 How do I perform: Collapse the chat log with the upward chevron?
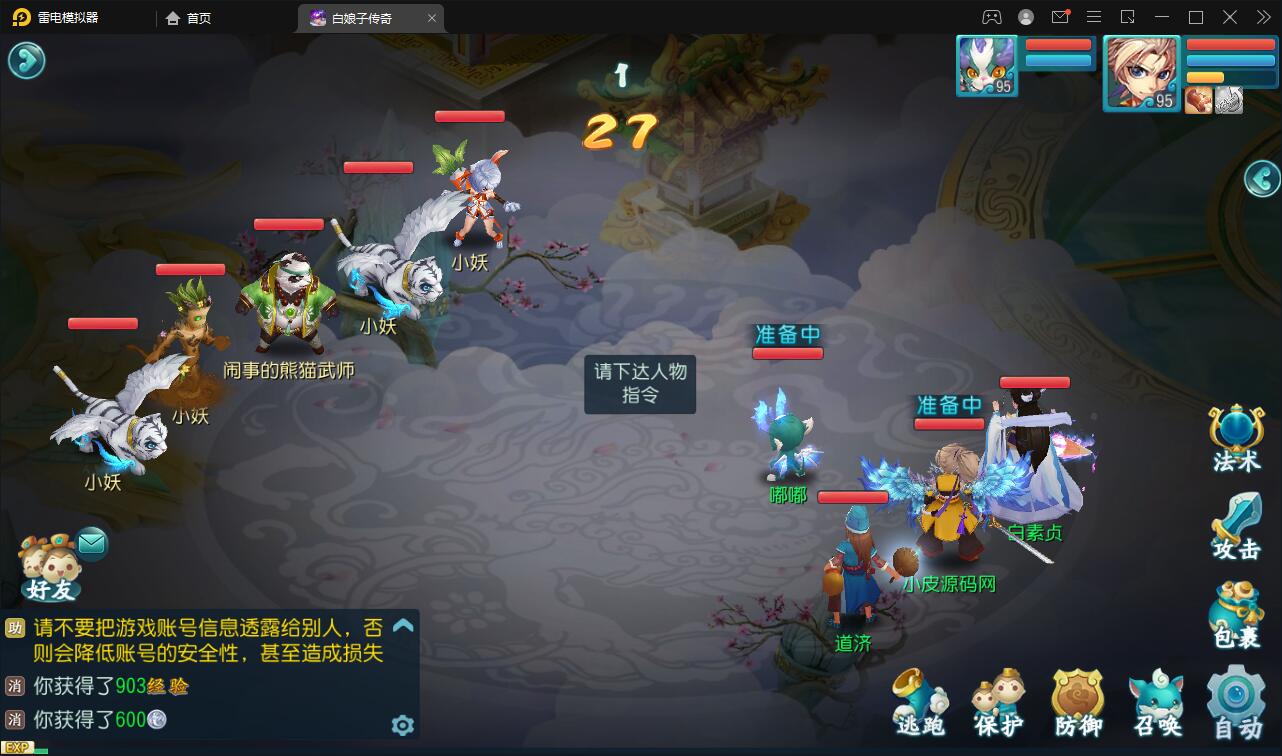[405, 627]
